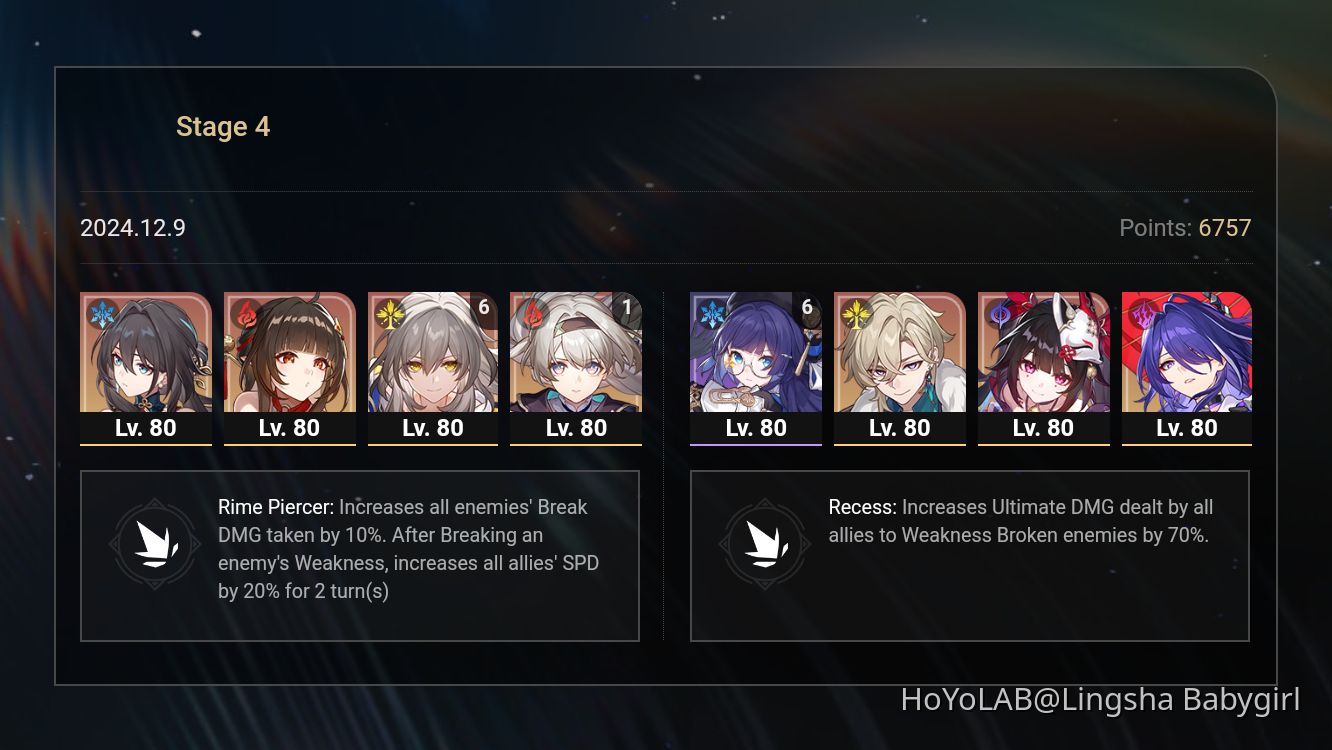
Task: Click Firefly's Eidolon 1 badge
Action: click(x=627, y=307)
